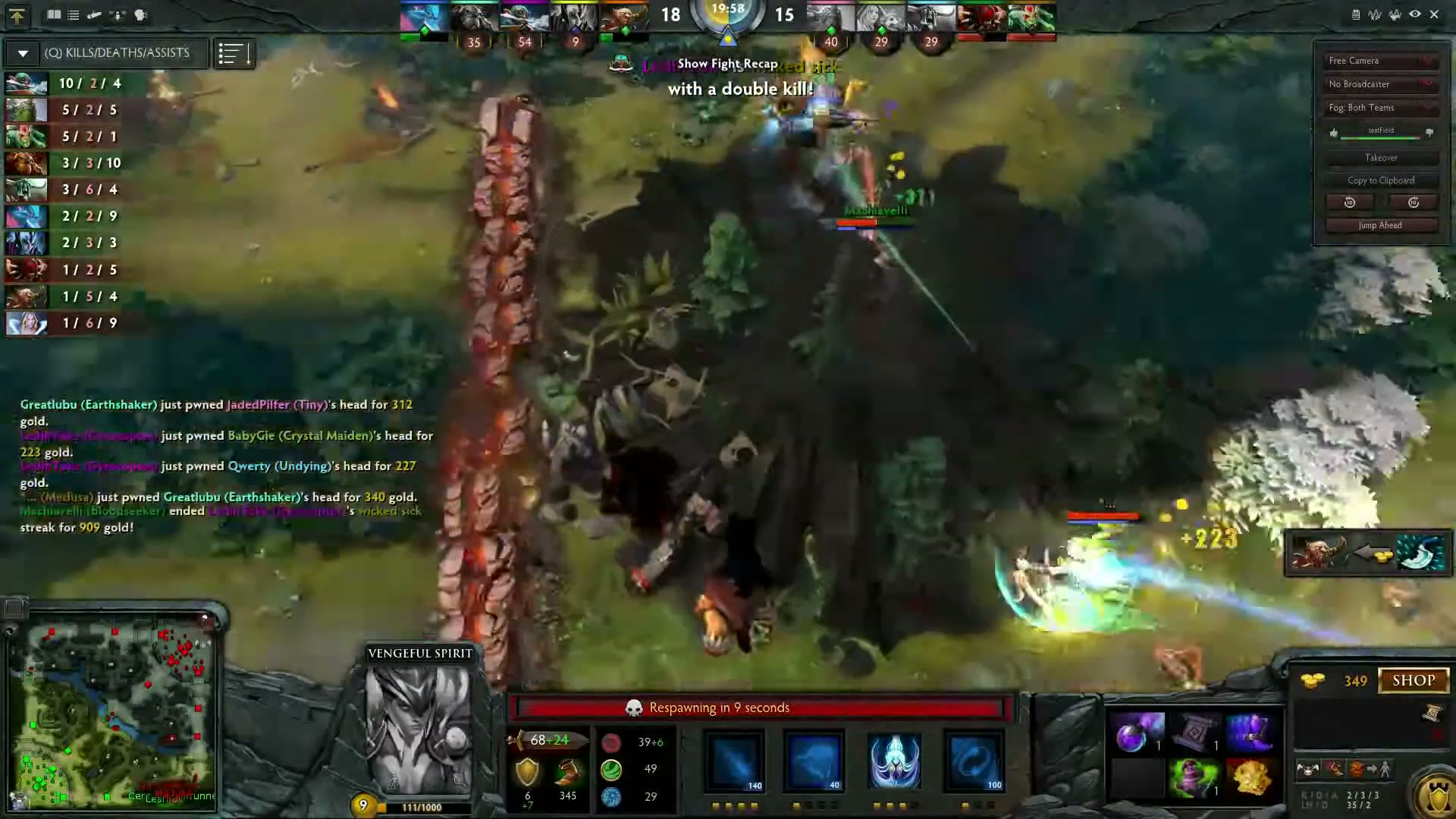Toggle HUD visibility with the eye icon
1456x819 pixels.
1414,14
